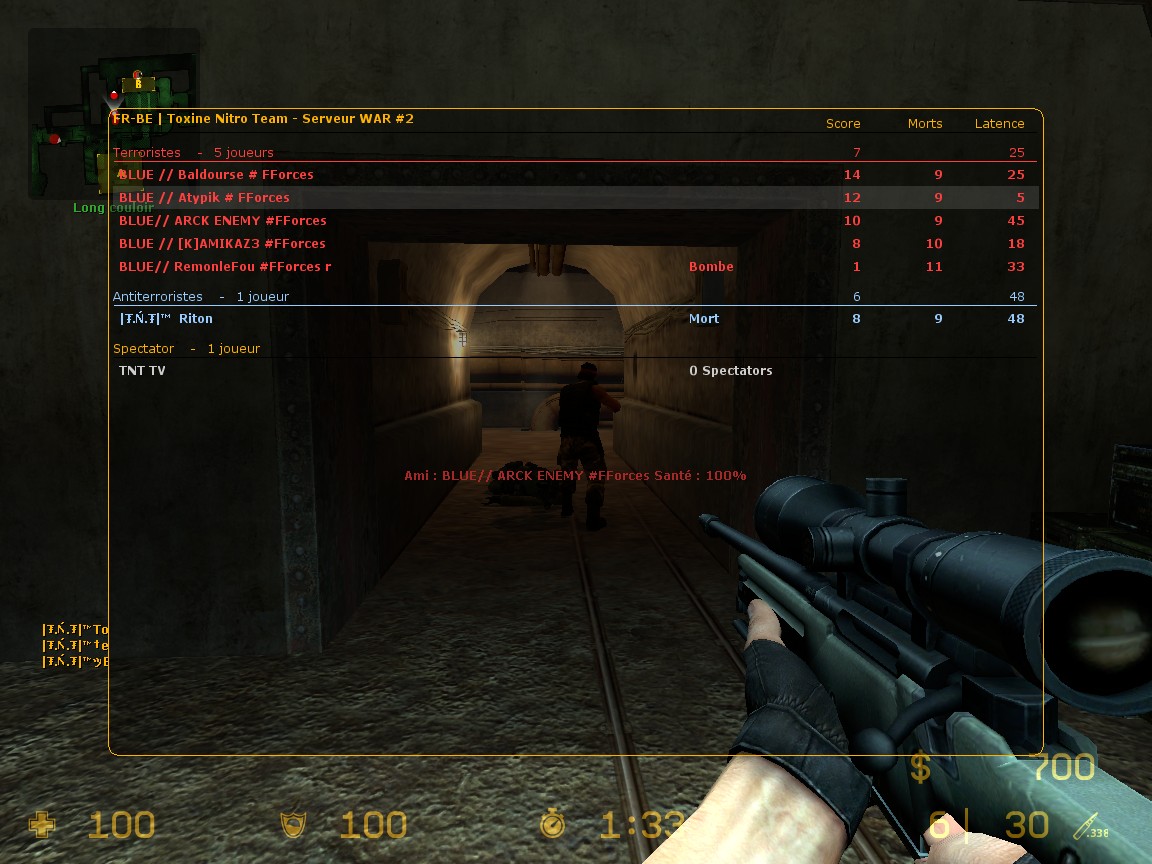Select the Antiterroristes team header
The image size is (1152, 864).
click(158, 297)
